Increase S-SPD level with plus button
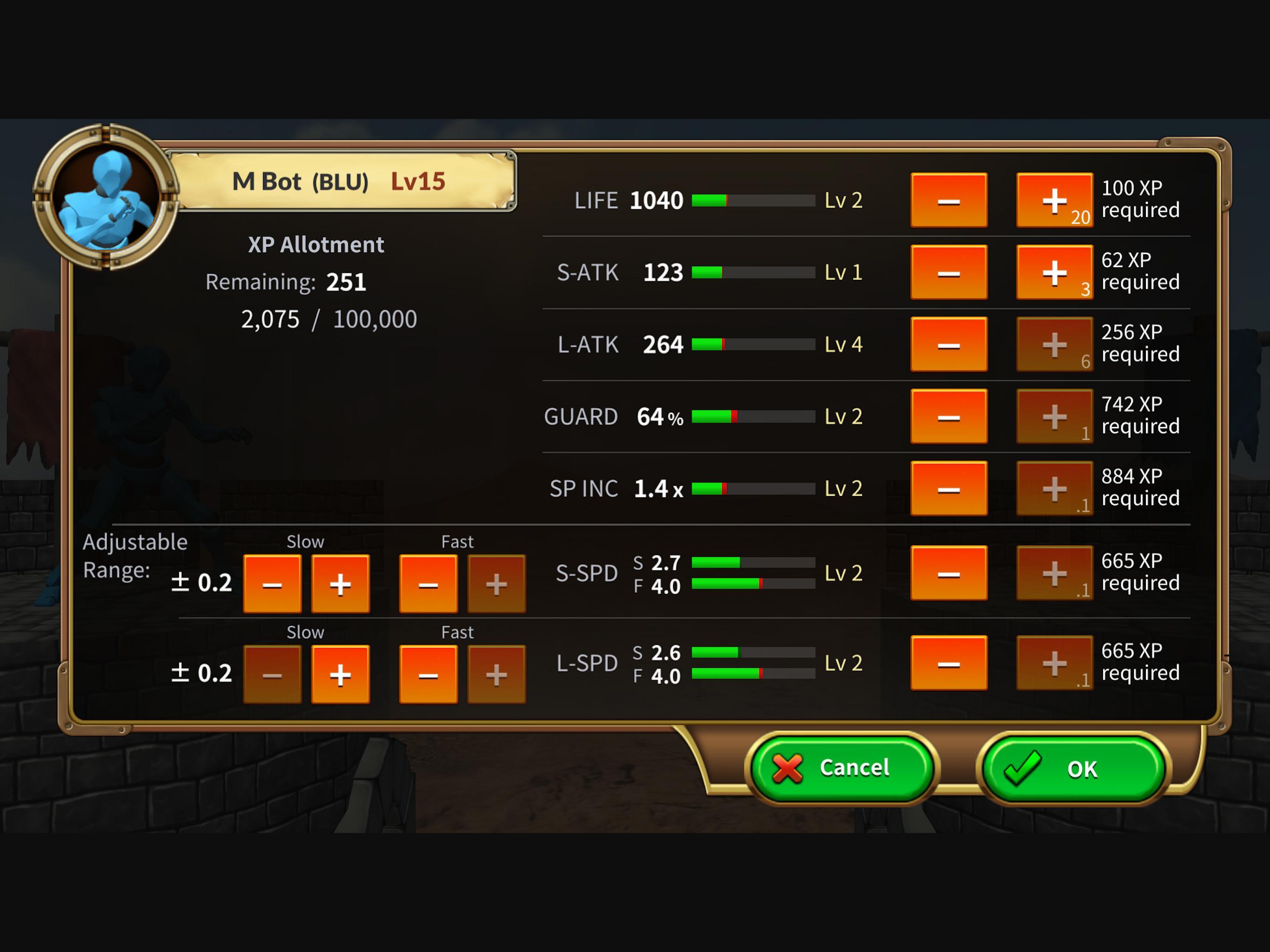 [x=1055, y=573]
